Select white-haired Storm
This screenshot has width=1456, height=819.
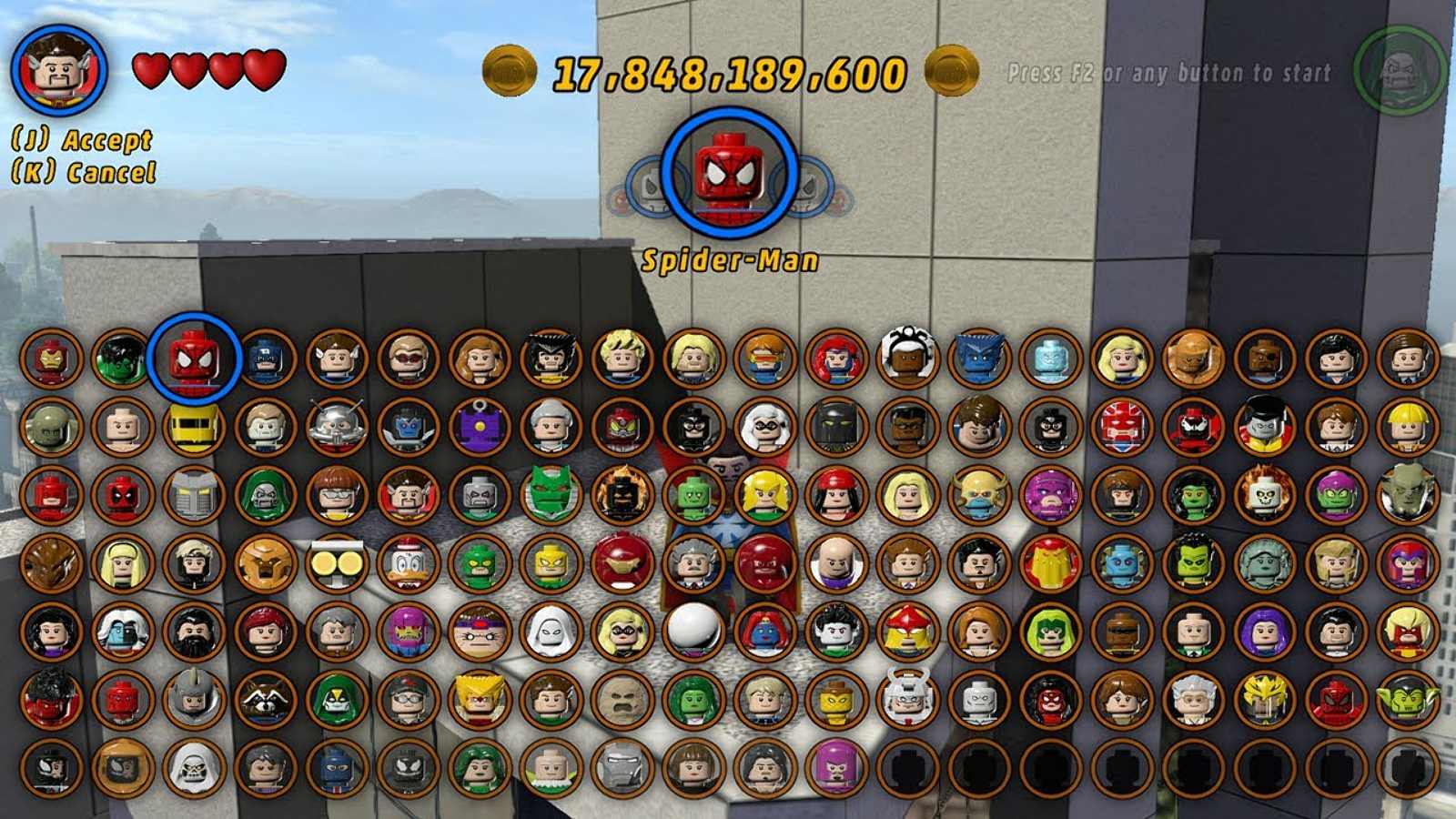[907, 358]
